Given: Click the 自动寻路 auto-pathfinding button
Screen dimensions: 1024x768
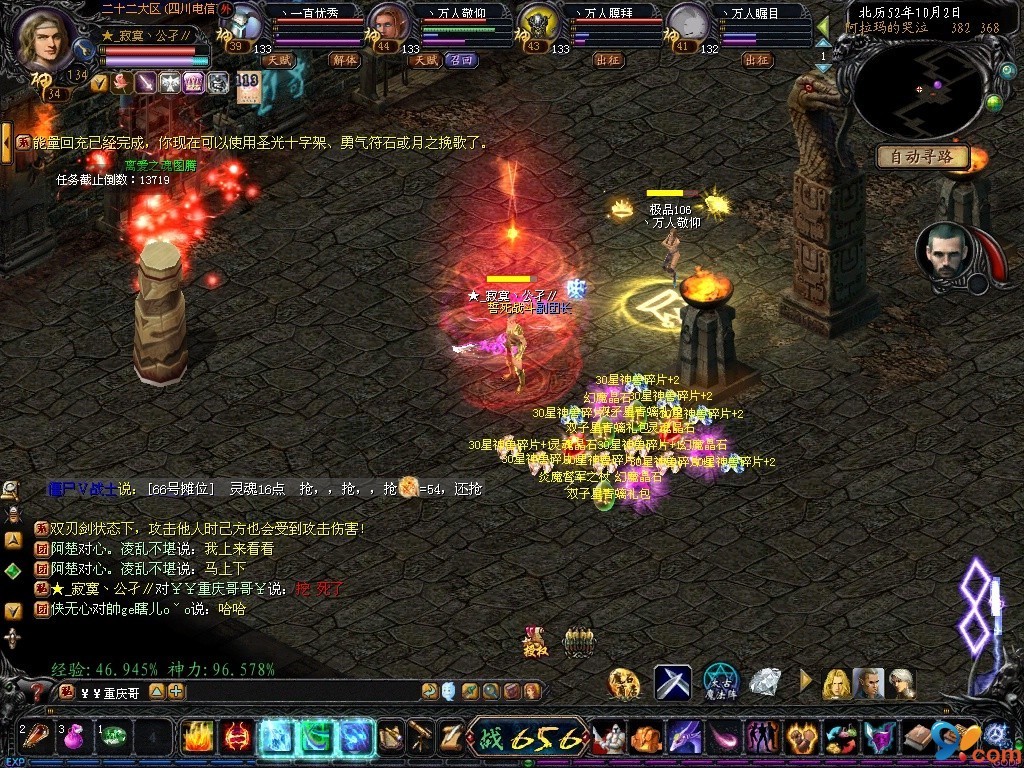Looking at the screenshot, I should click(x=923, y=156).
